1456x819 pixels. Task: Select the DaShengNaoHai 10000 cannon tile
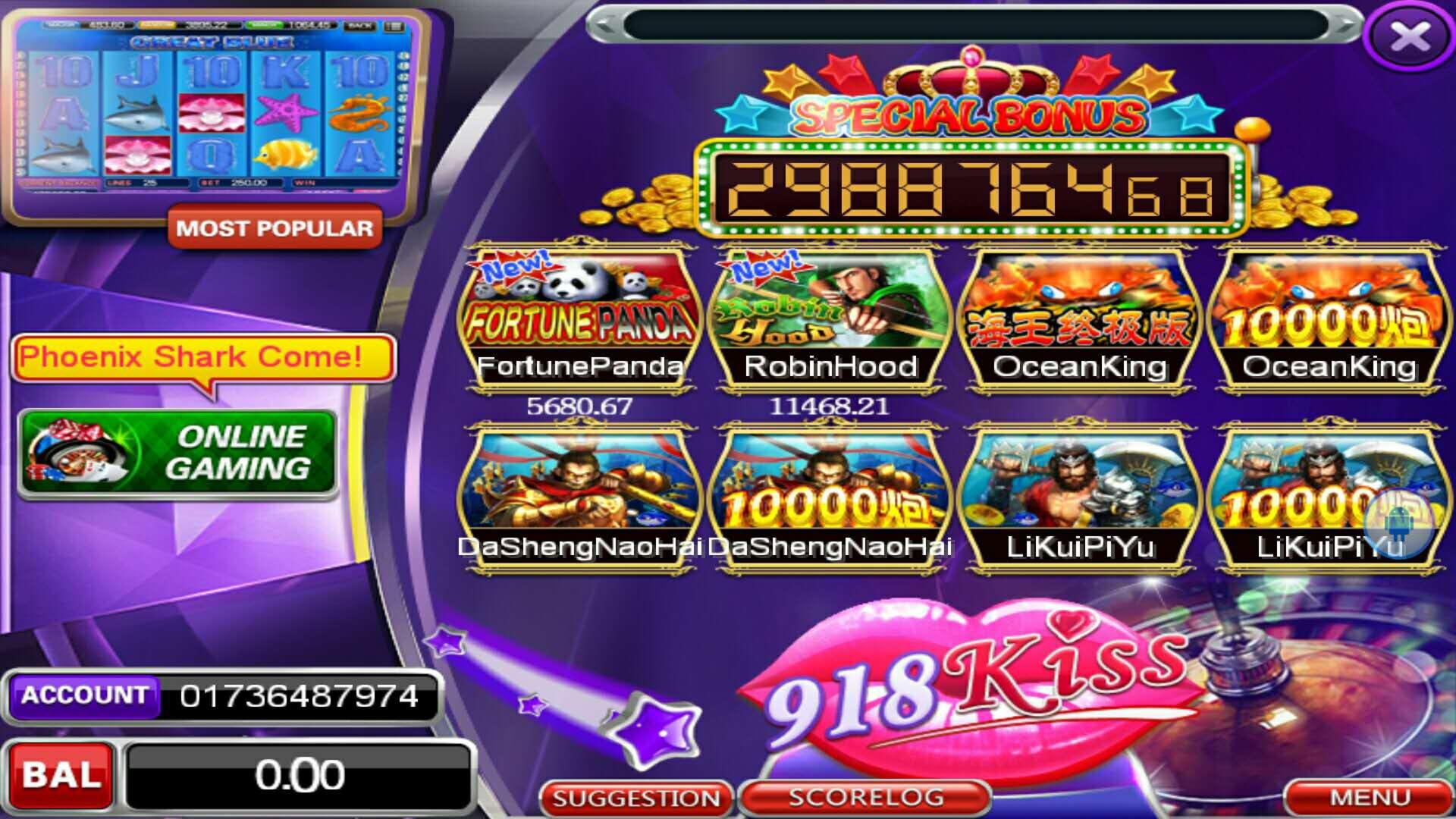[830, 497]
